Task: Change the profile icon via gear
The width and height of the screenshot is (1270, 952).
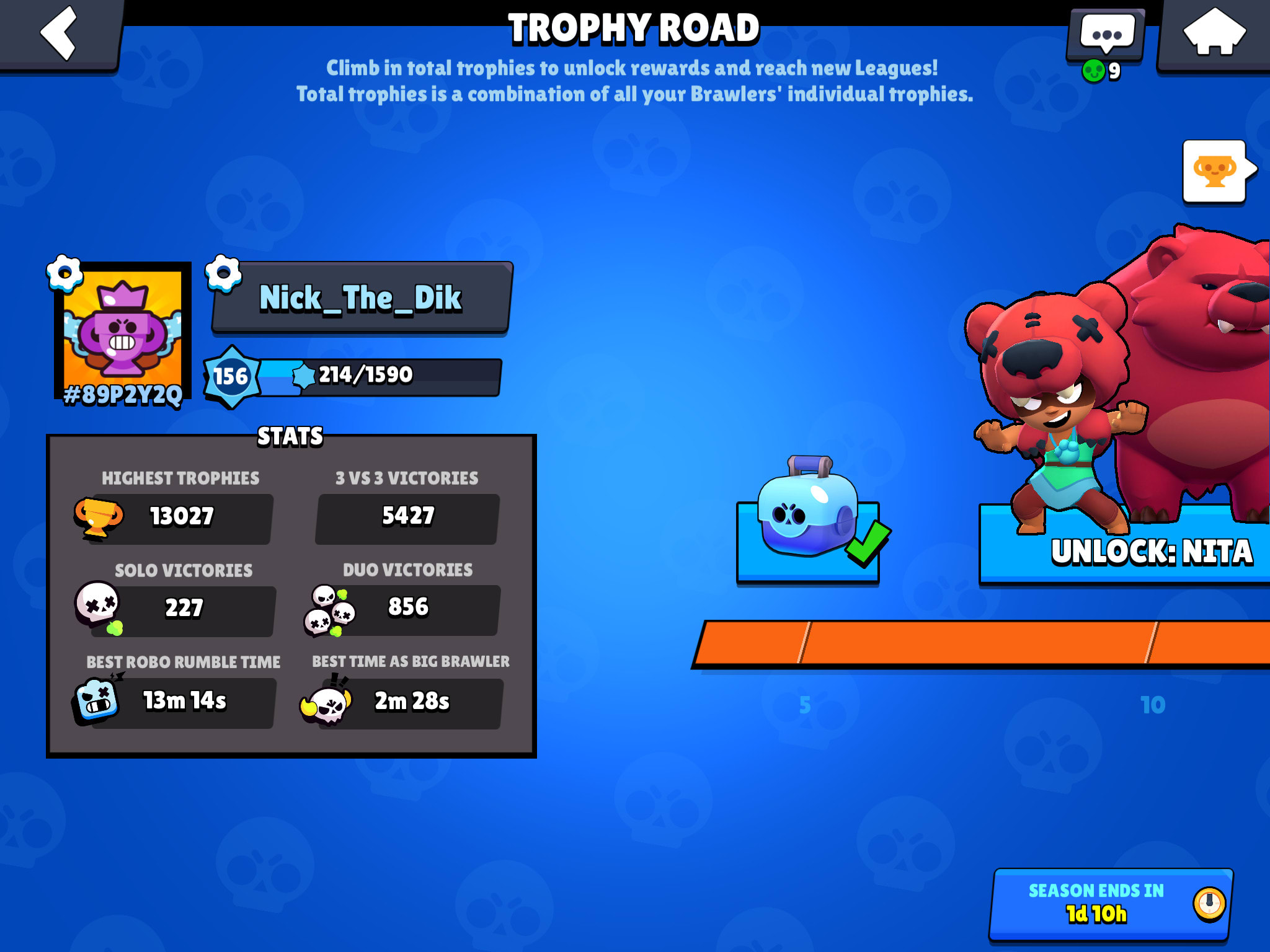Action: [64, 273]
